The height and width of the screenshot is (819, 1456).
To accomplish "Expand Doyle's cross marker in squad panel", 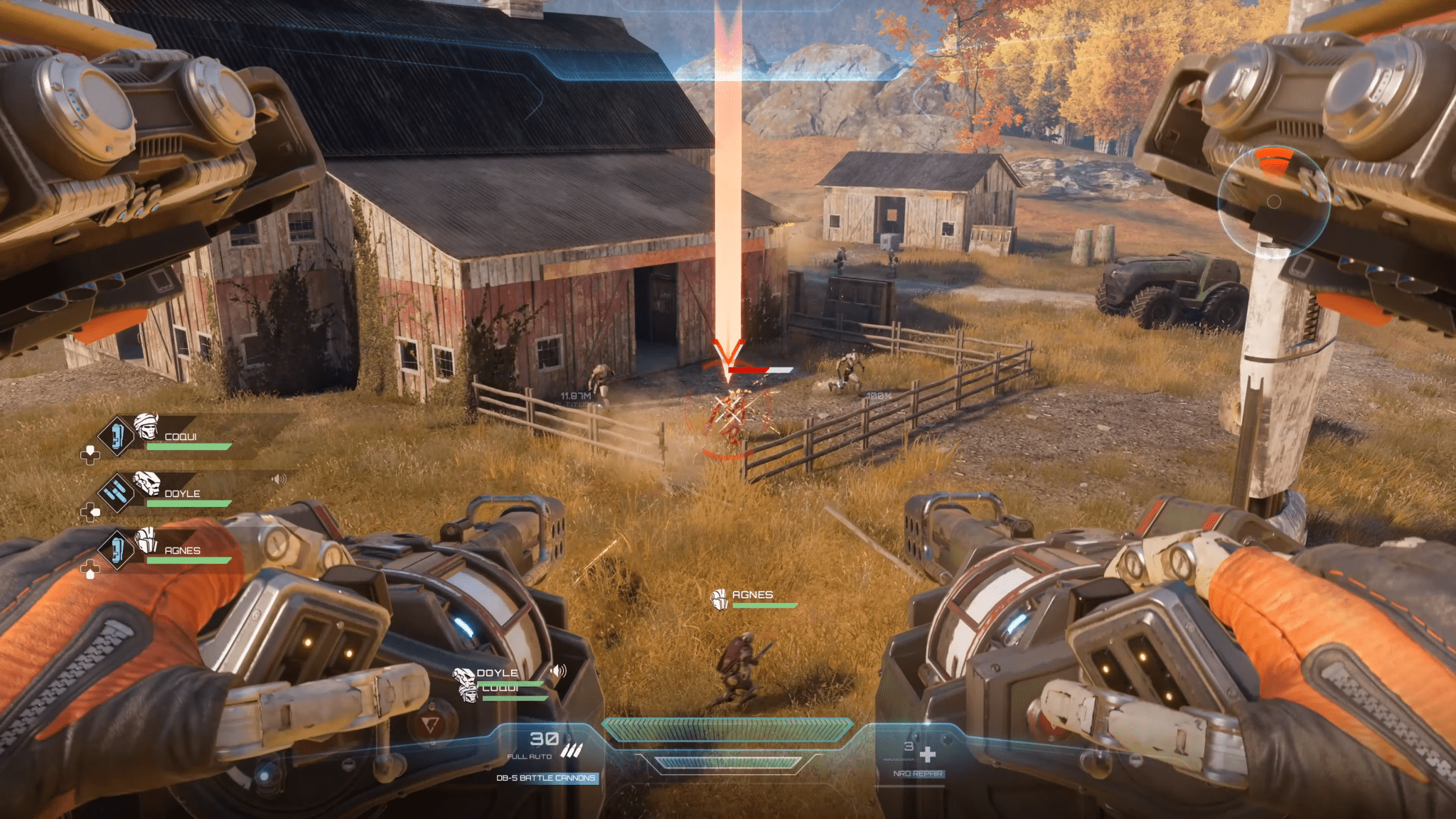I will click(90, 513).
